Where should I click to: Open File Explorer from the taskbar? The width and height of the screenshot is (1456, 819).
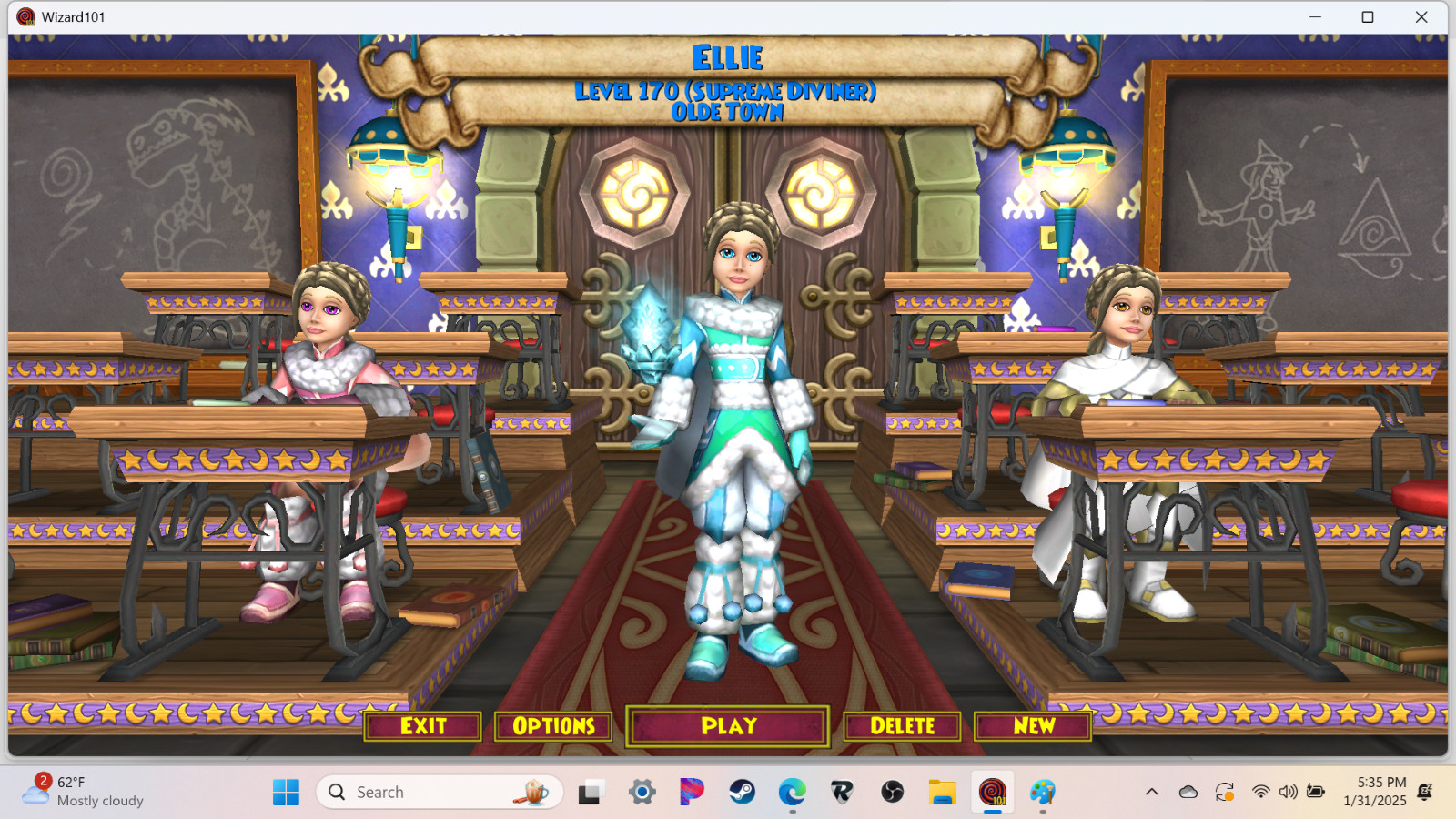point(942,793)
